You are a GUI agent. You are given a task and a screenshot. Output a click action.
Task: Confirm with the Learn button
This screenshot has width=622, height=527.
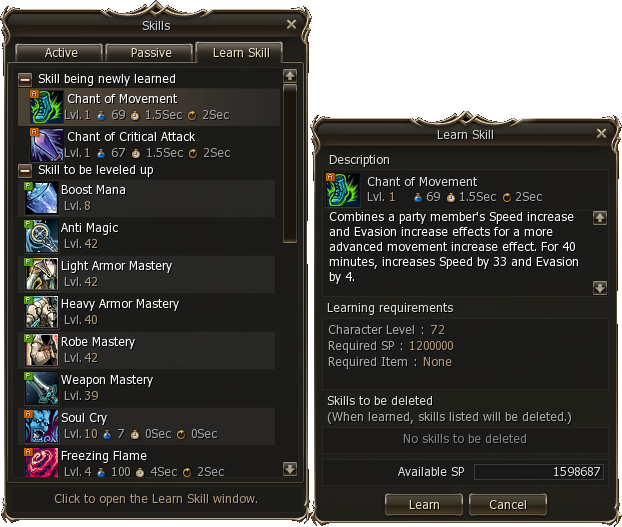pyautogui.click(x=424, y=504)
